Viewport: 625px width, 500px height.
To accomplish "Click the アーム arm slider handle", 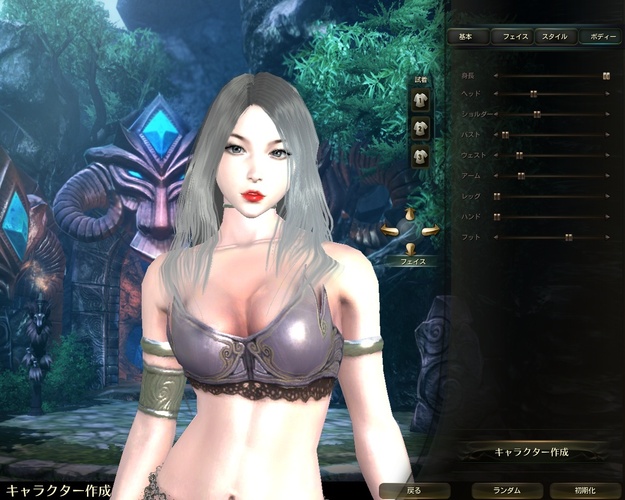I will 522,176.
